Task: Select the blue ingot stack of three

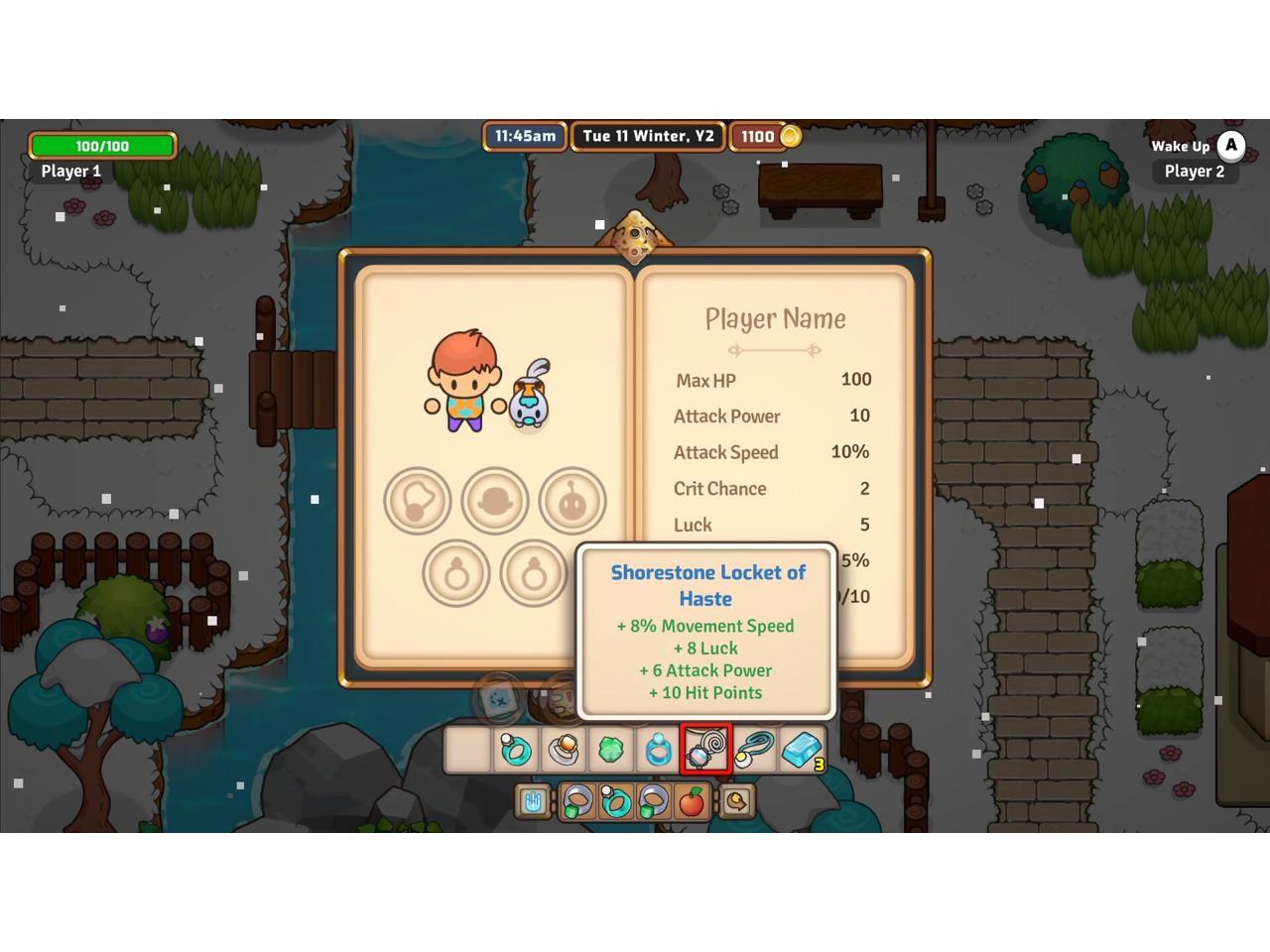Action: (x=802, y=750)
